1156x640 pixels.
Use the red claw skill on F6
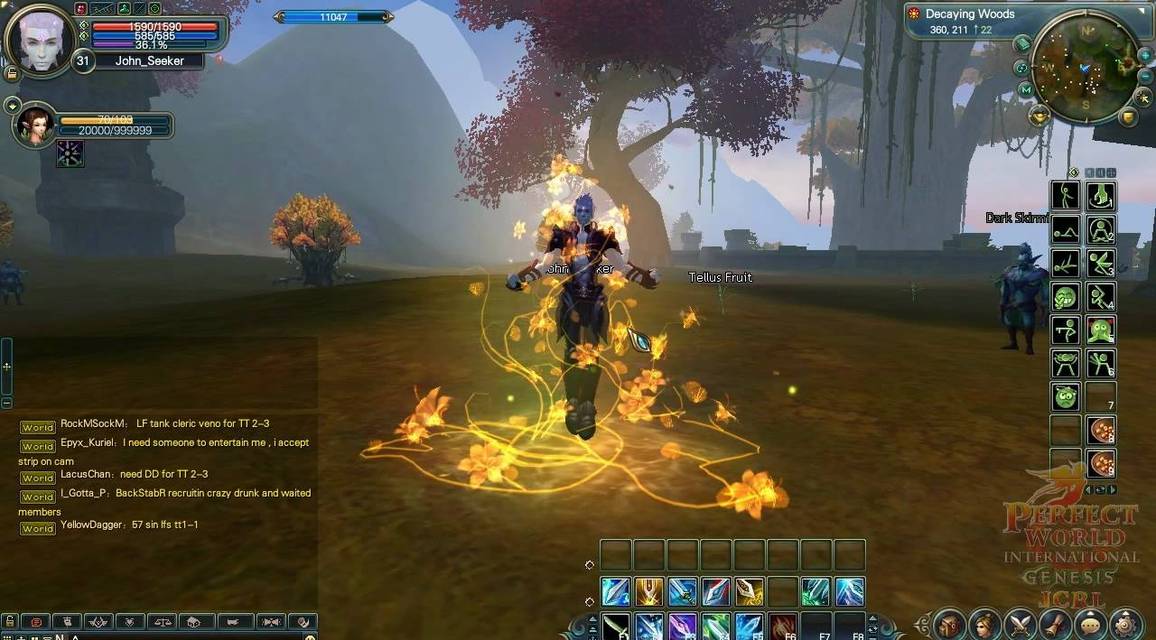click(783, 627)
